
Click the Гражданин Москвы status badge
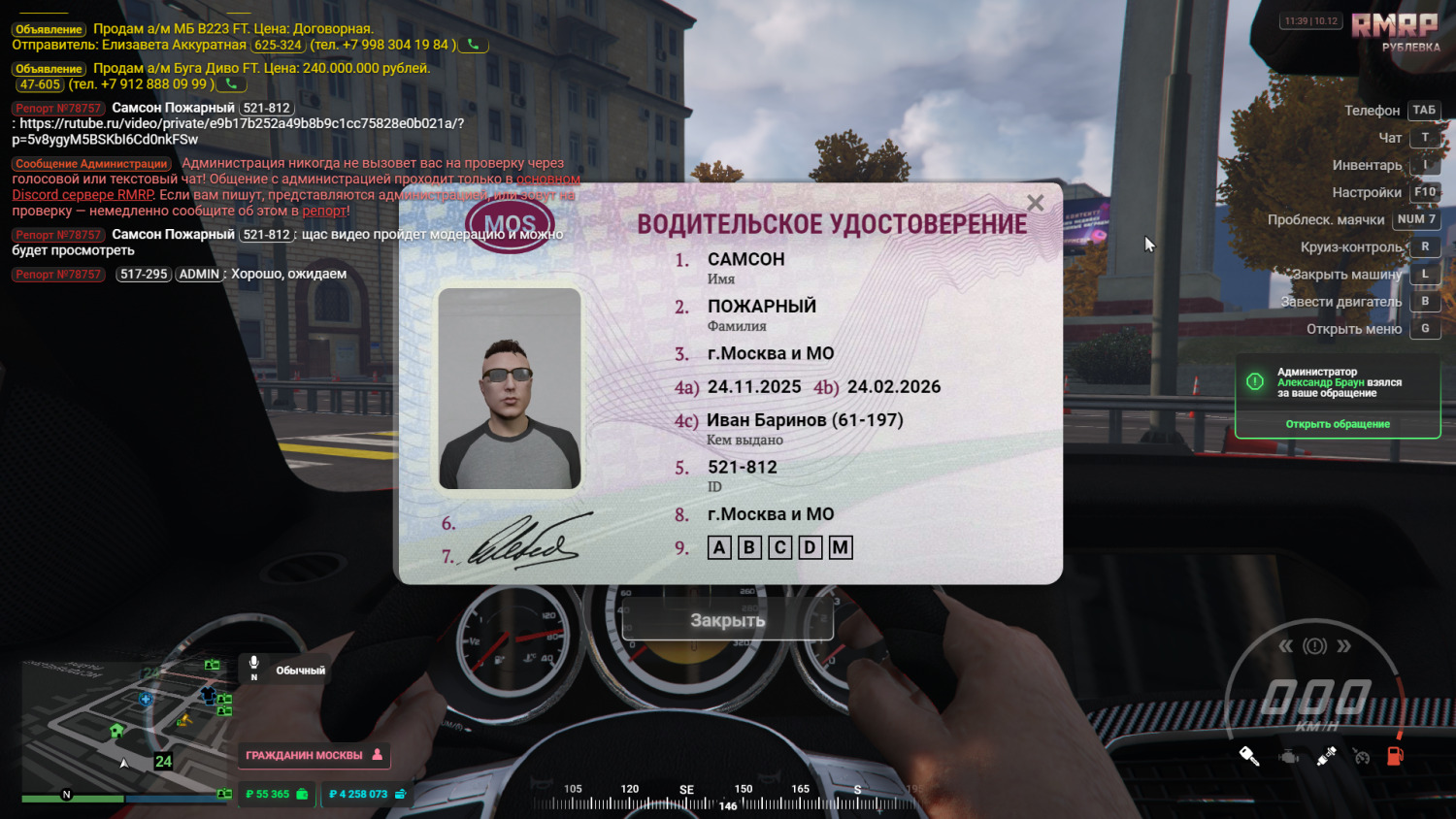coord(314,755)
